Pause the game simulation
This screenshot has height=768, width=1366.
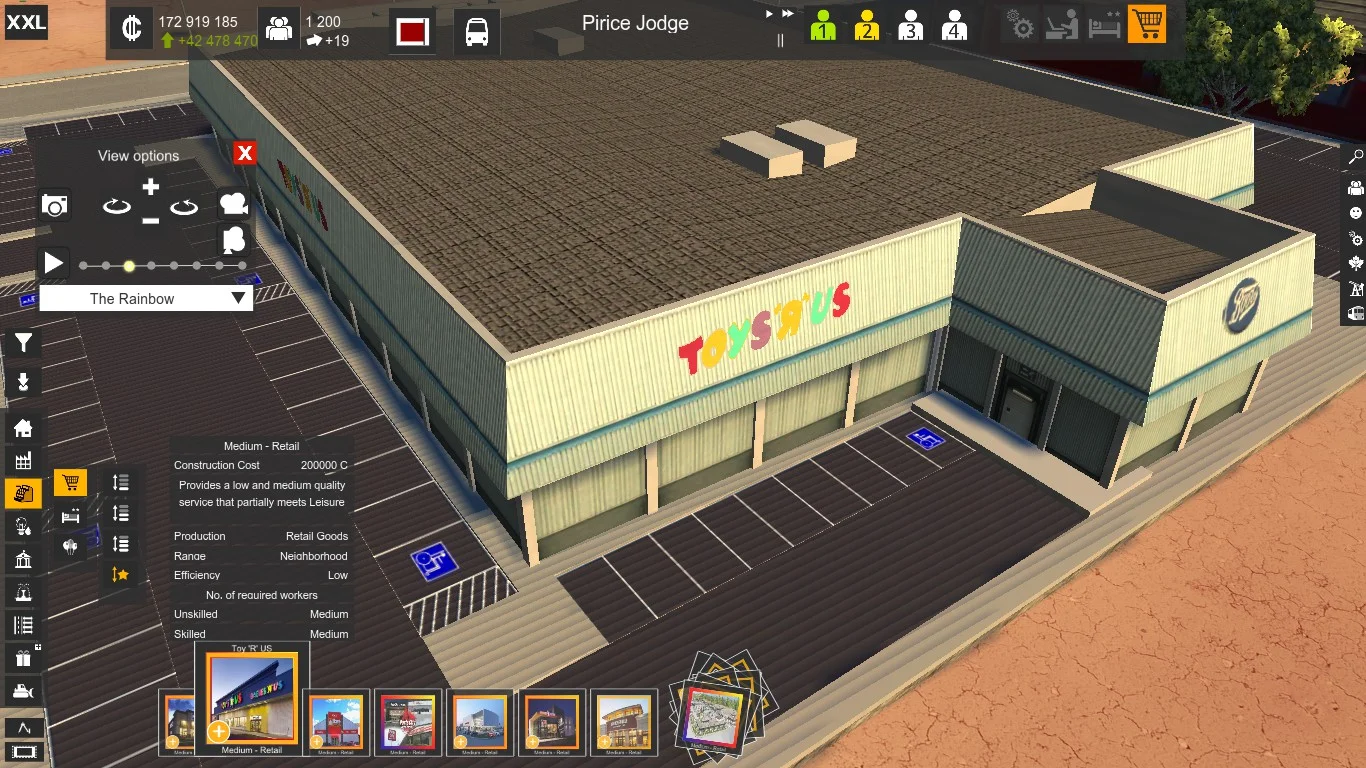point(781,41)
